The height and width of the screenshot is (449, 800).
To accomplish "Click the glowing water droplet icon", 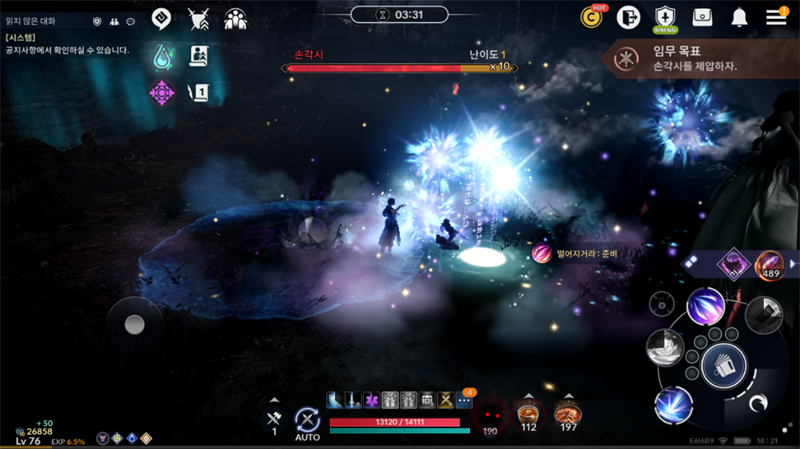I will (161, 57).
